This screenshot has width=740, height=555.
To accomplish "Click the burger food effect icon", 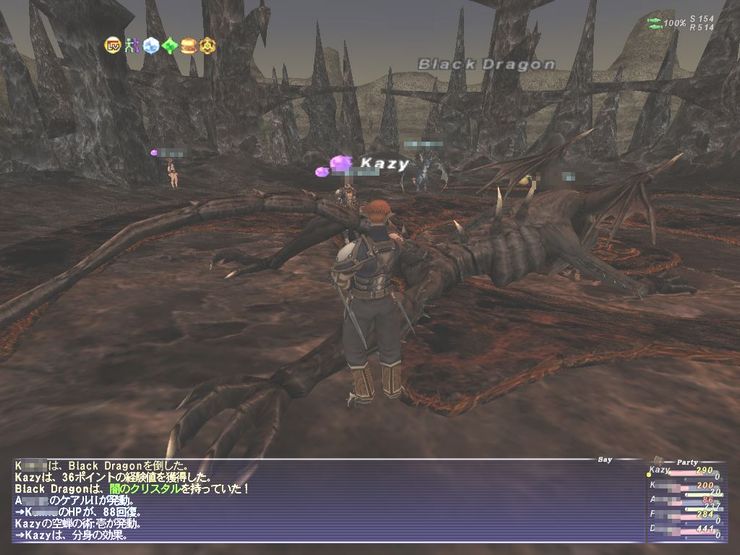I will [187, 45].
